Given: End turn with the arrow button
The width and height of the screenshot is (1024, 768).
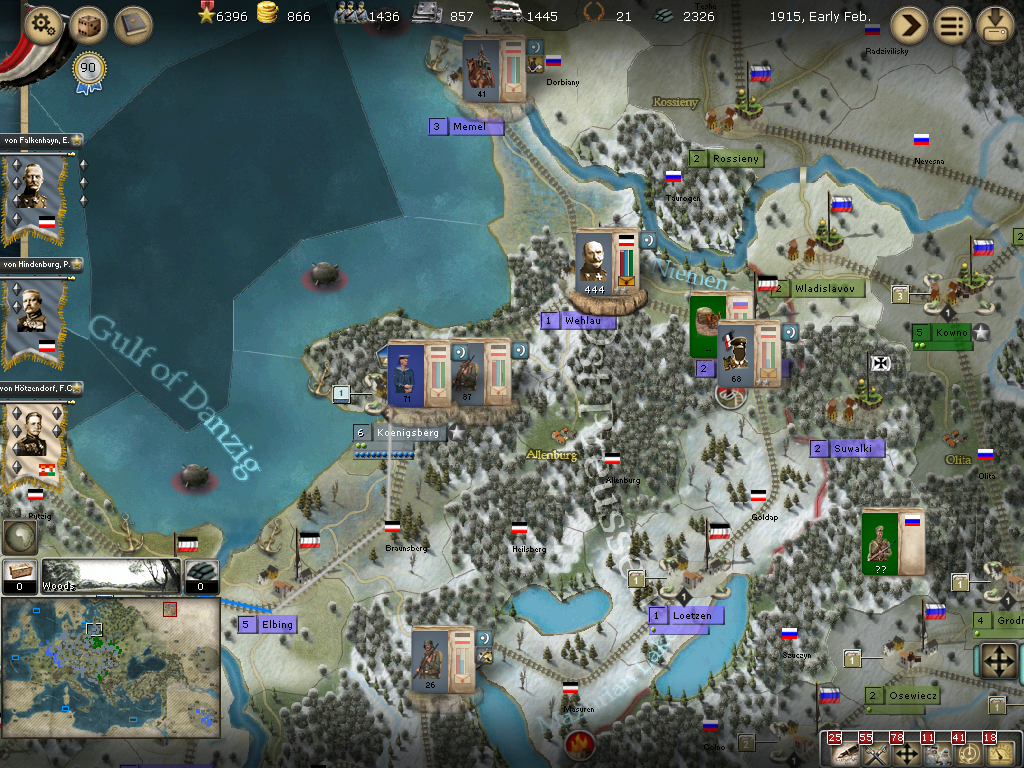Looking at the screenshot, I should tap(909, 25).
